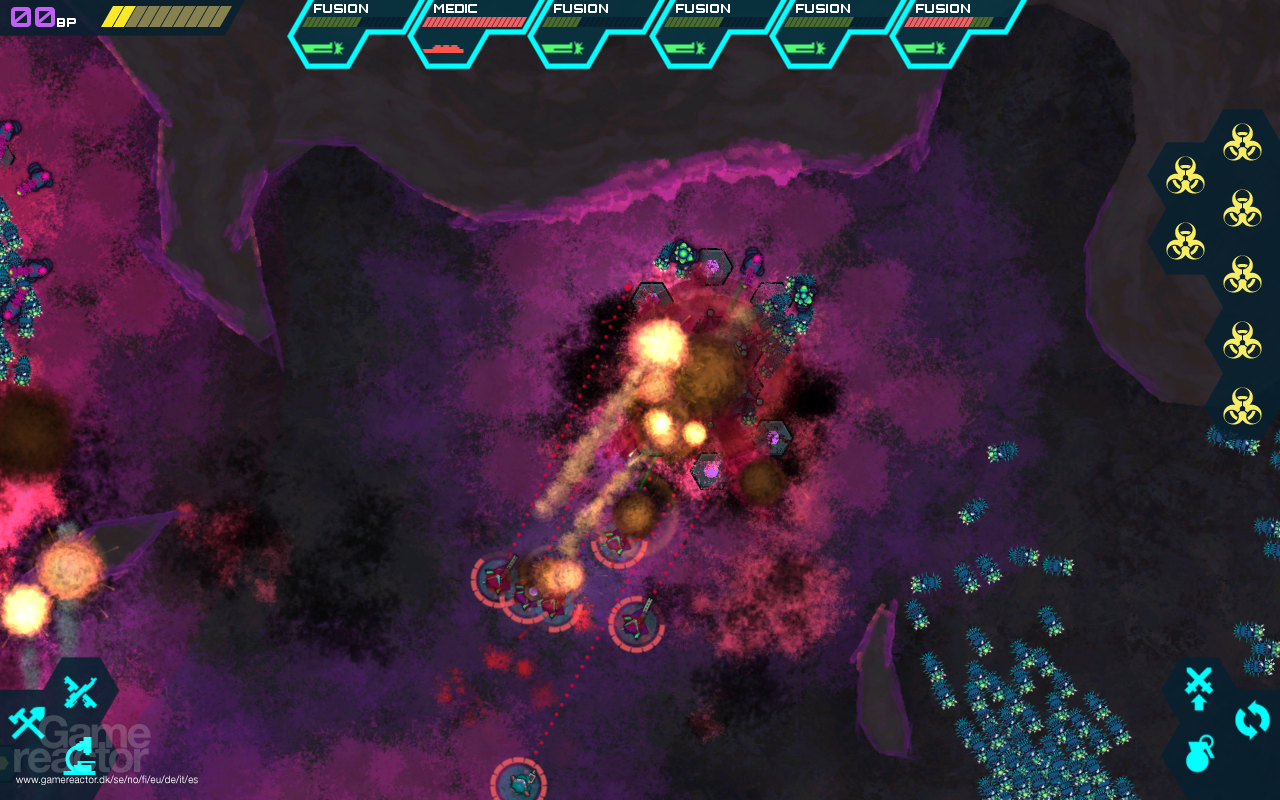Select the crossed rifles combat icon

tap(79, 692)
